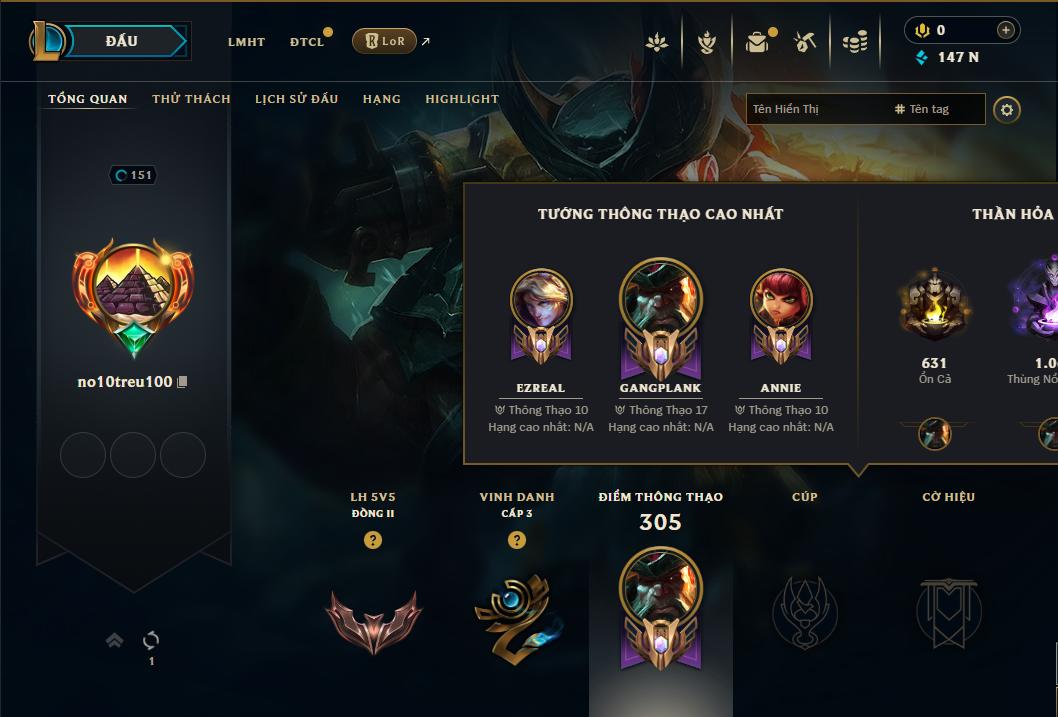
Task: Open profile settings gear icon
Action: tap(1007, 109)
